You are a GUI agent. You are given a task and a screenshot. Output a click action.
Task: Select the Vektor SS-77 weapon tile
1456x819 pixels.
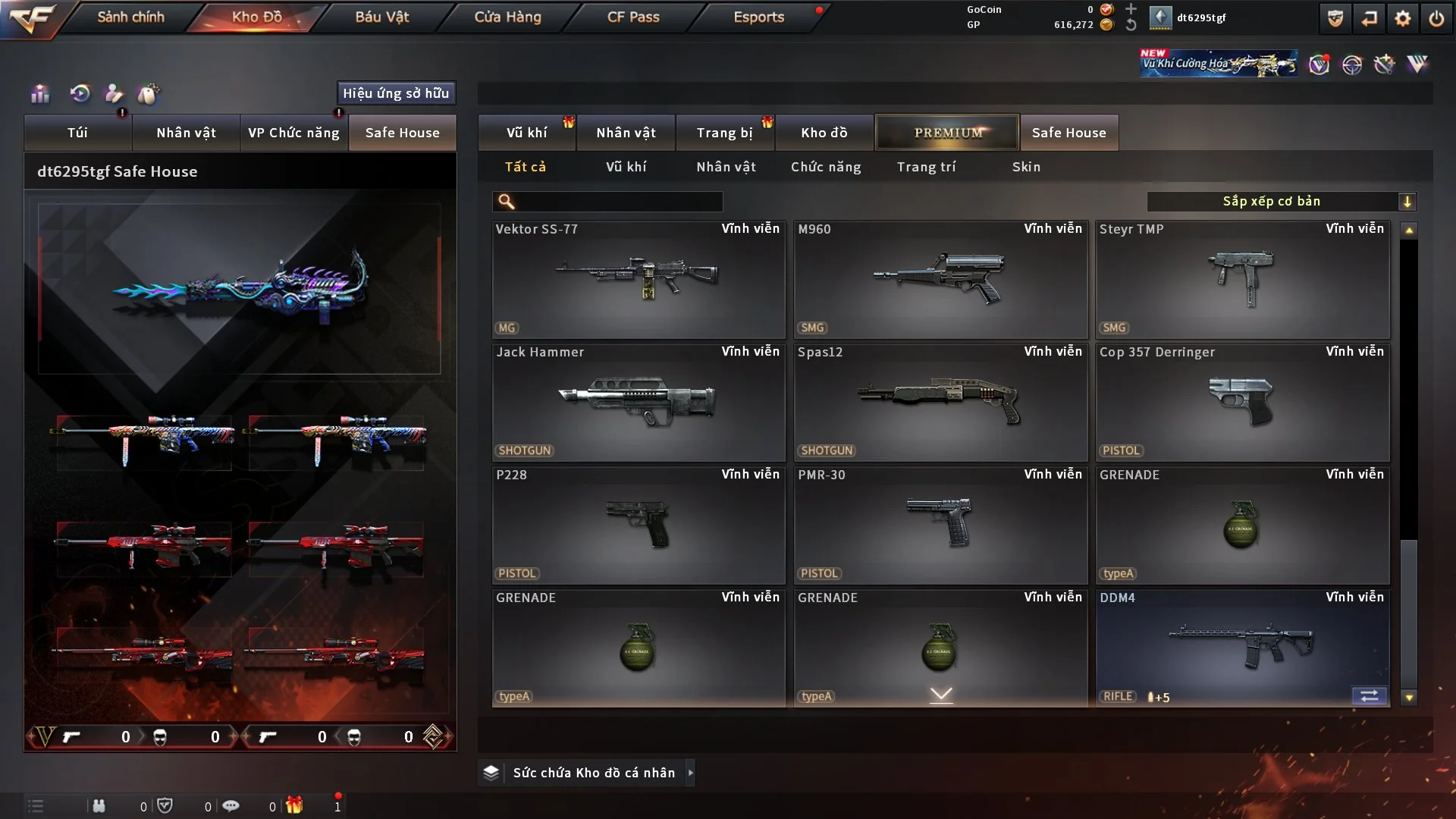pyautogui.click(x=638, y=279)
